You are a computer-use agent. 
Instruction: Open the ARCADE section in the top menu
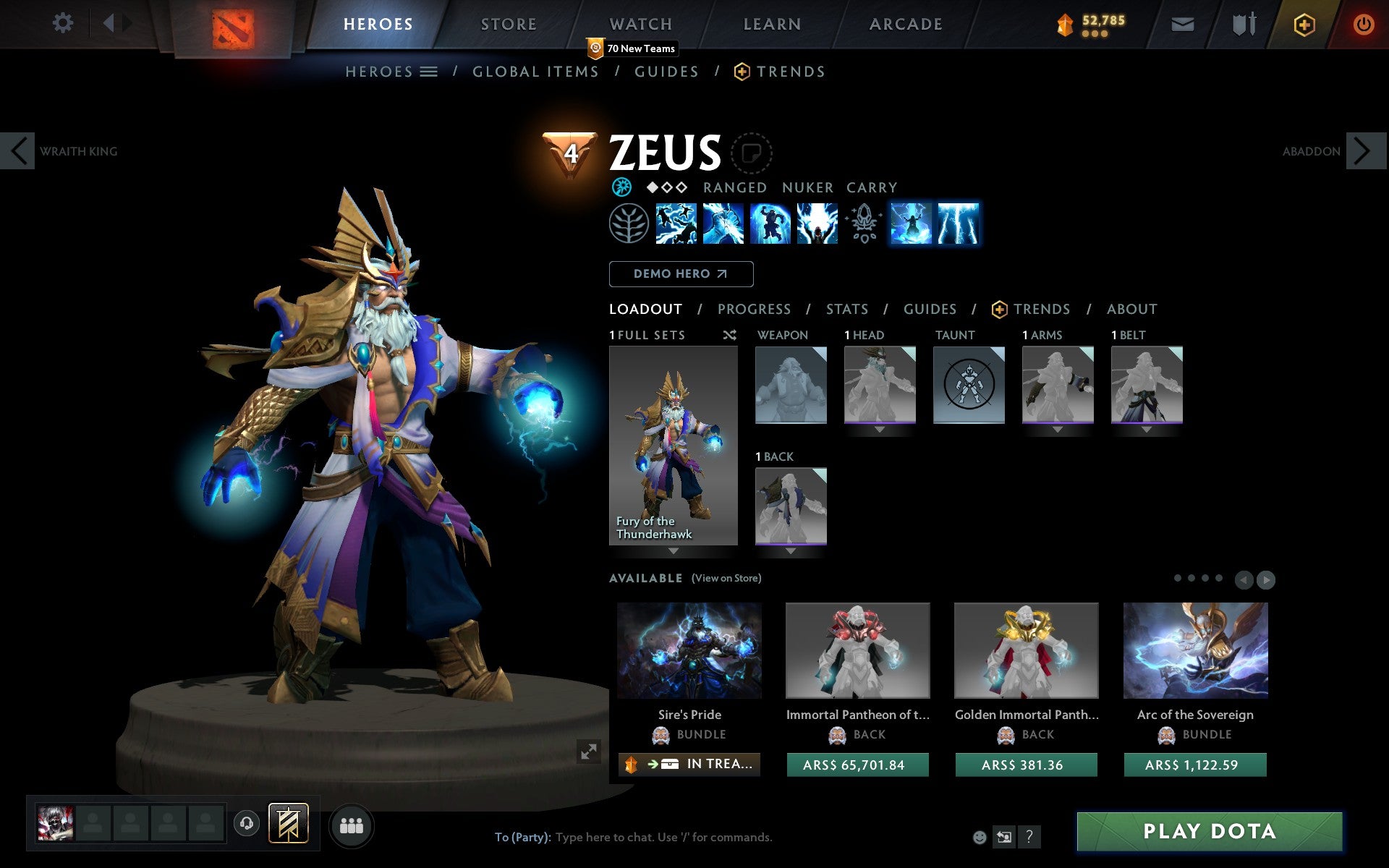[905, 24]
